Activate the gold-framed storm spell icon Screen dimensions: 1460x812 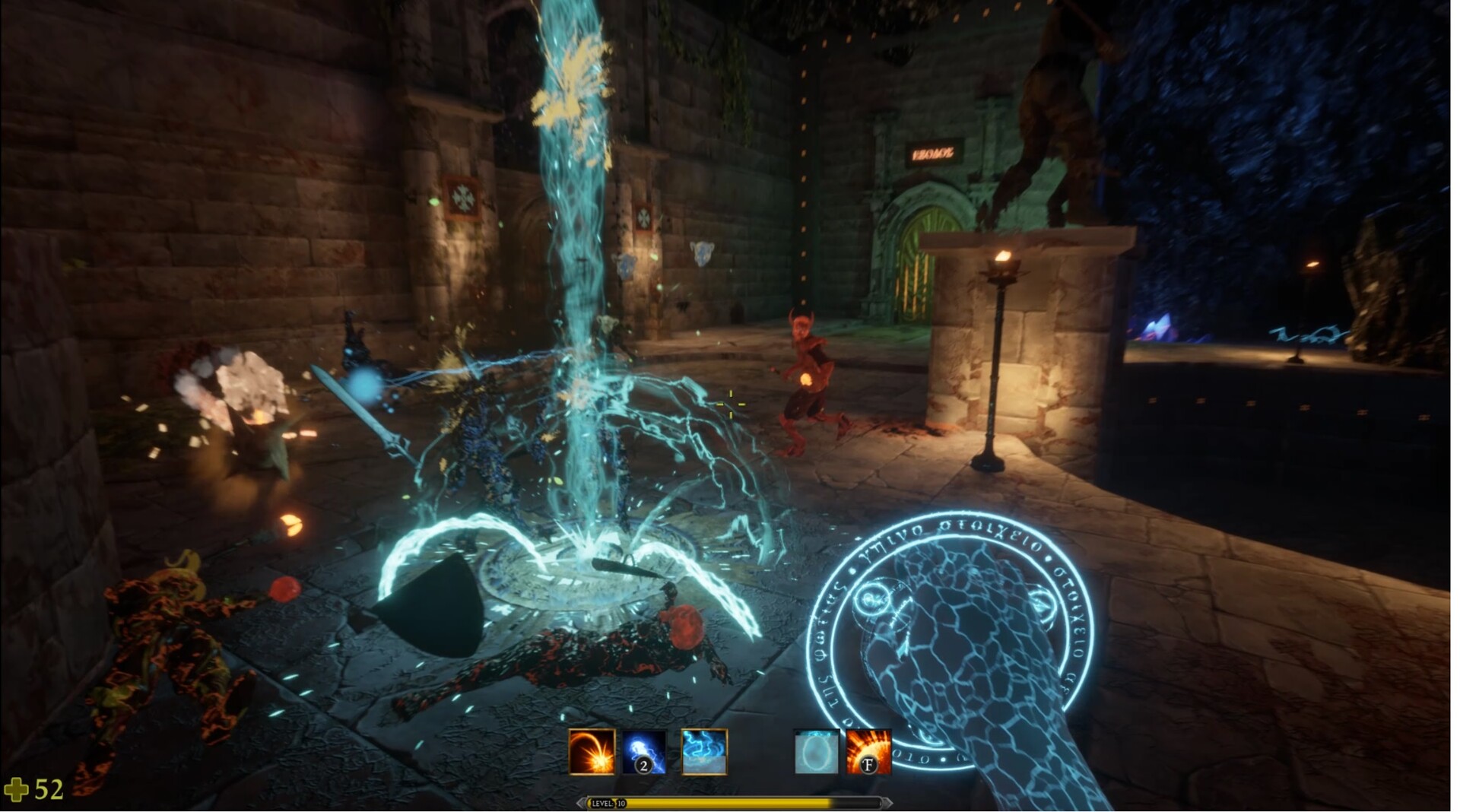click(705, 753)
